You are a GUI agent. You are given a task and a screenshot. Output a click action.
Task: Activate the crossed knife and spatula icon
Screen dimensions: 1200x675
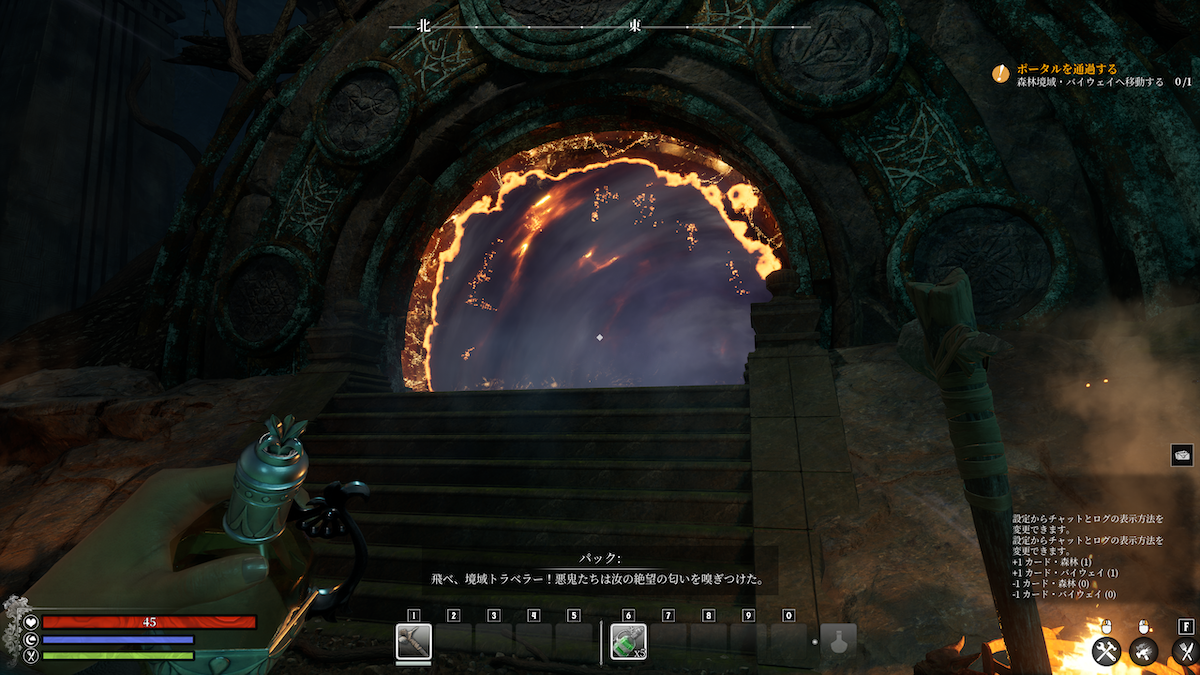[x=1184, y=651]
